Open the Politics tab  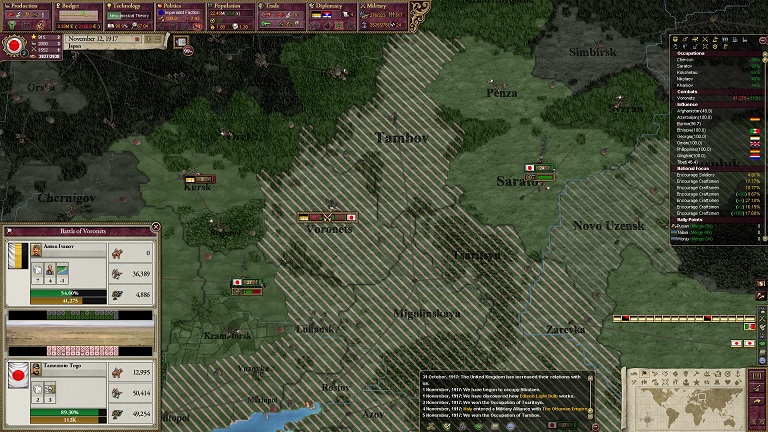(x=180, y=6)
